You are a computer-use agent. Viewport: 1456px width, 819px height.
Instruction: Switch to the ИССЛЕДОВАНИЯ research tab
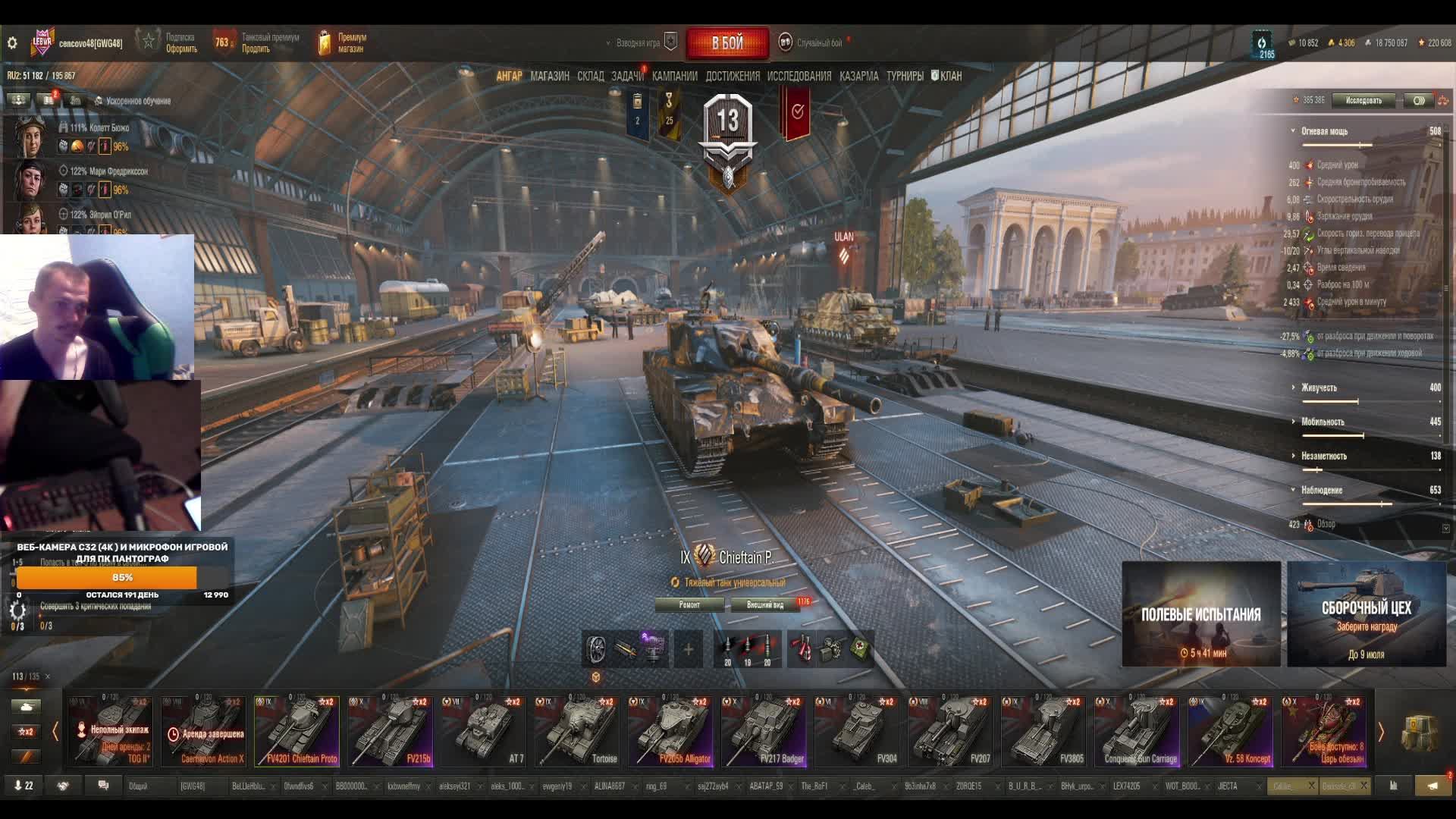tap(799, 76)
